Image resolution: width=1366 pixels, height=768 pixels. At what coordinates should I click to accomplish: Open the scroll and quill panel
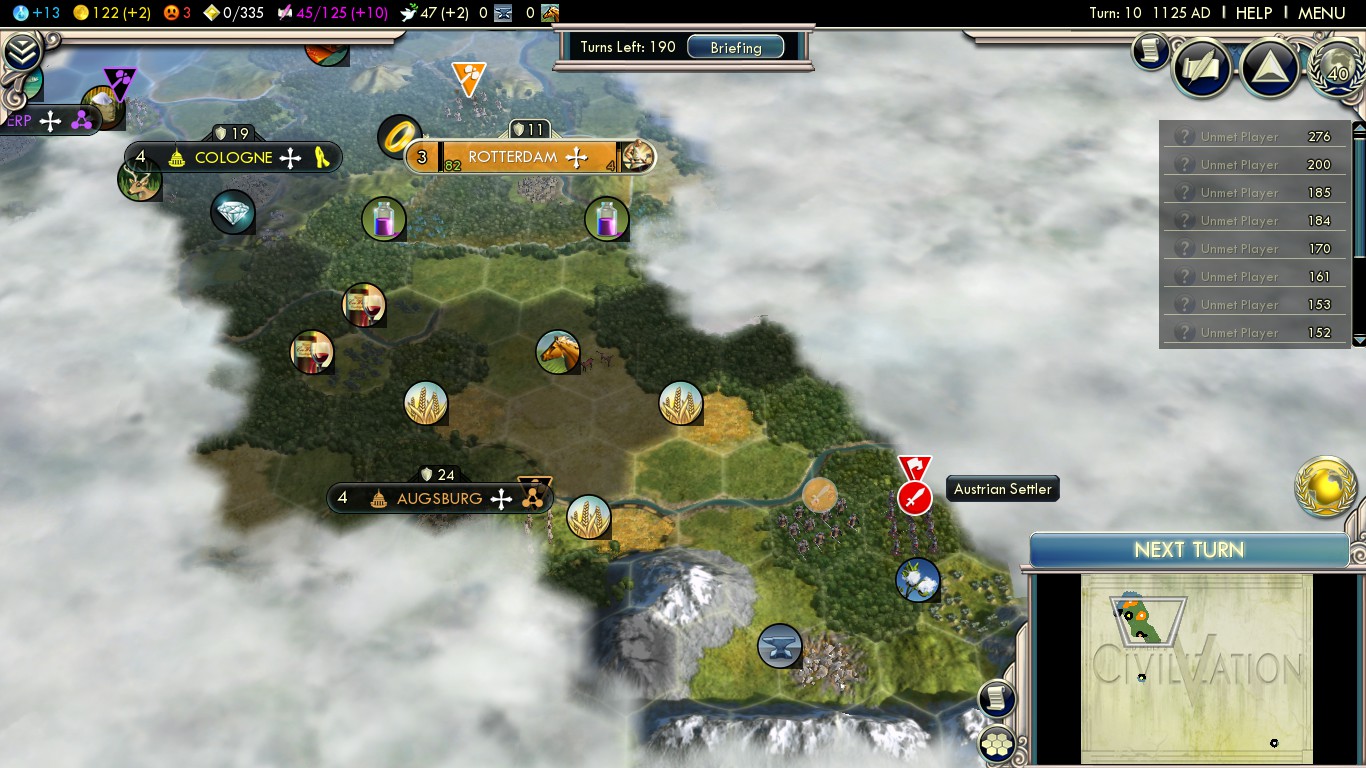click(1202, 68)
